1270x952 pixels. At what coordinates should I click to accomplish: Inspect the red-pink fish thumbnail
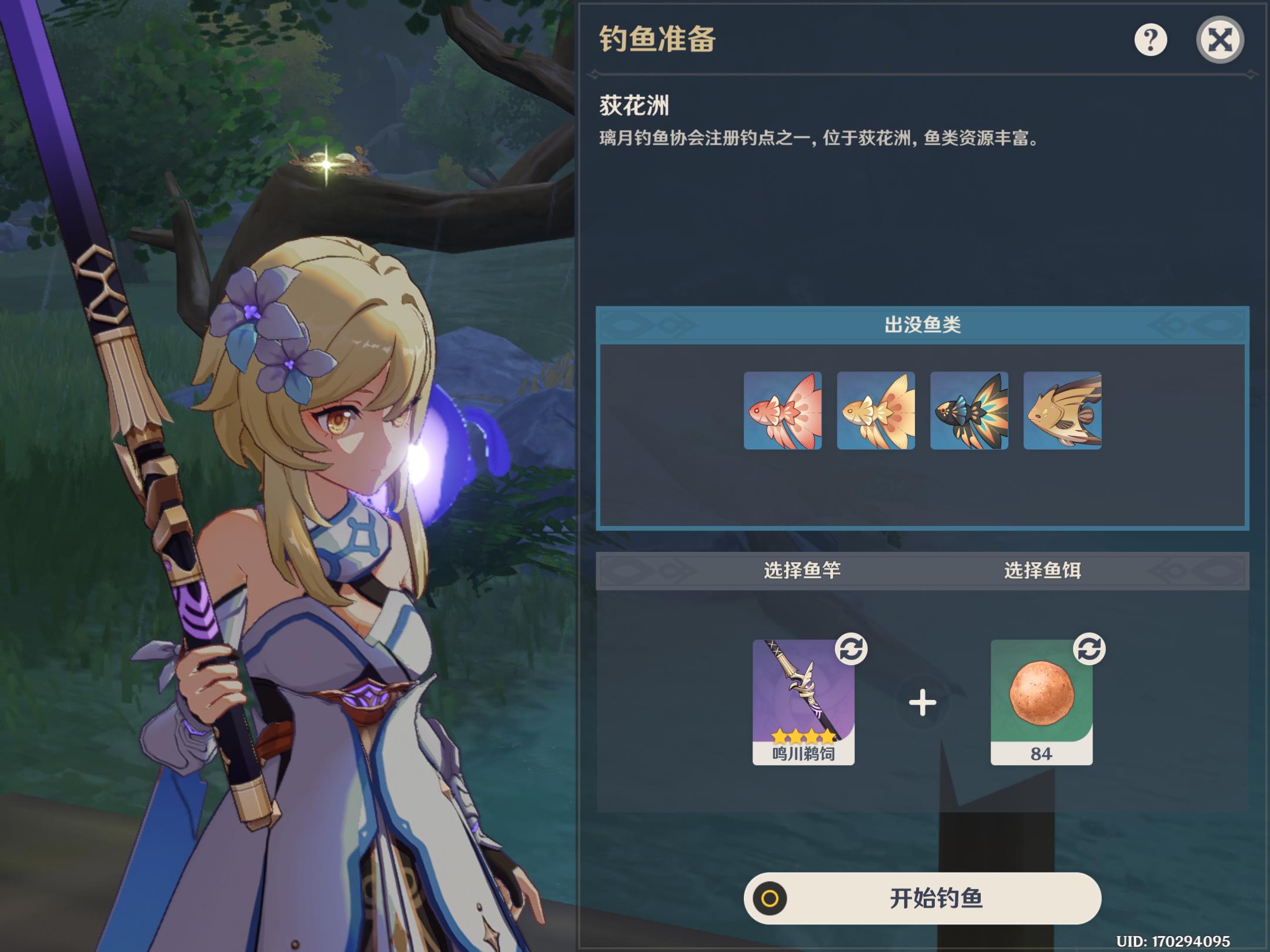coord(783,411)
